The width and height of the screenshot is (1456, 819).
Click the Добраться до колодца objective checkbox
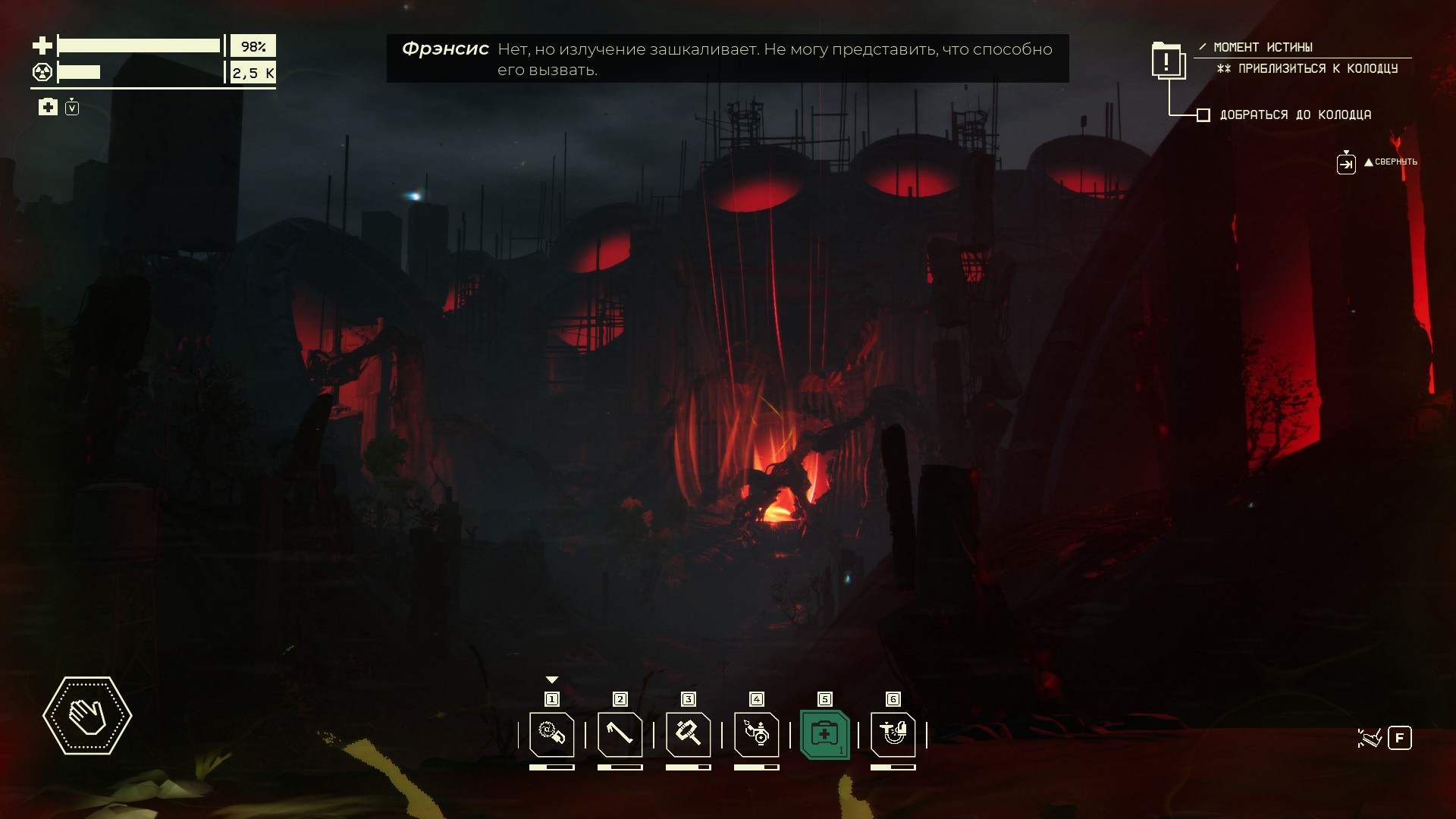pos(1203,115)
